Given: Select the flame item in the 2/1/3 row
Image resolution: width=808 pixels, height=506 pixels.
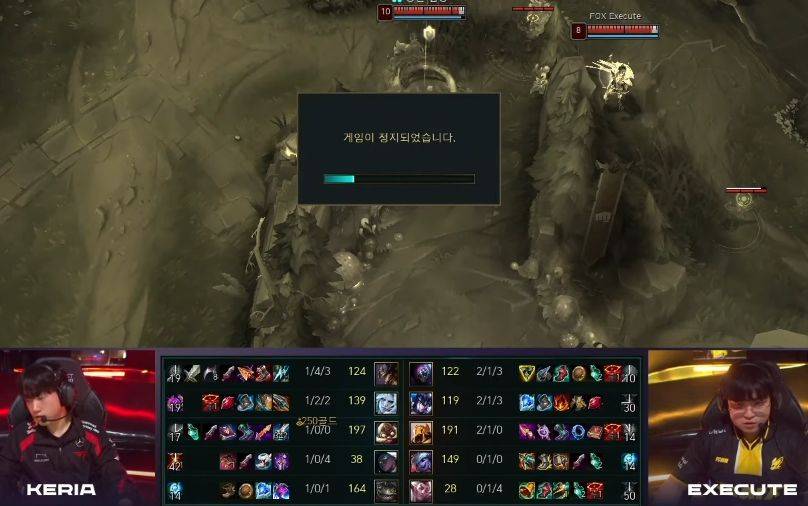Looking at the screenshot, I should pyautogui.click(x=562, y=403).
